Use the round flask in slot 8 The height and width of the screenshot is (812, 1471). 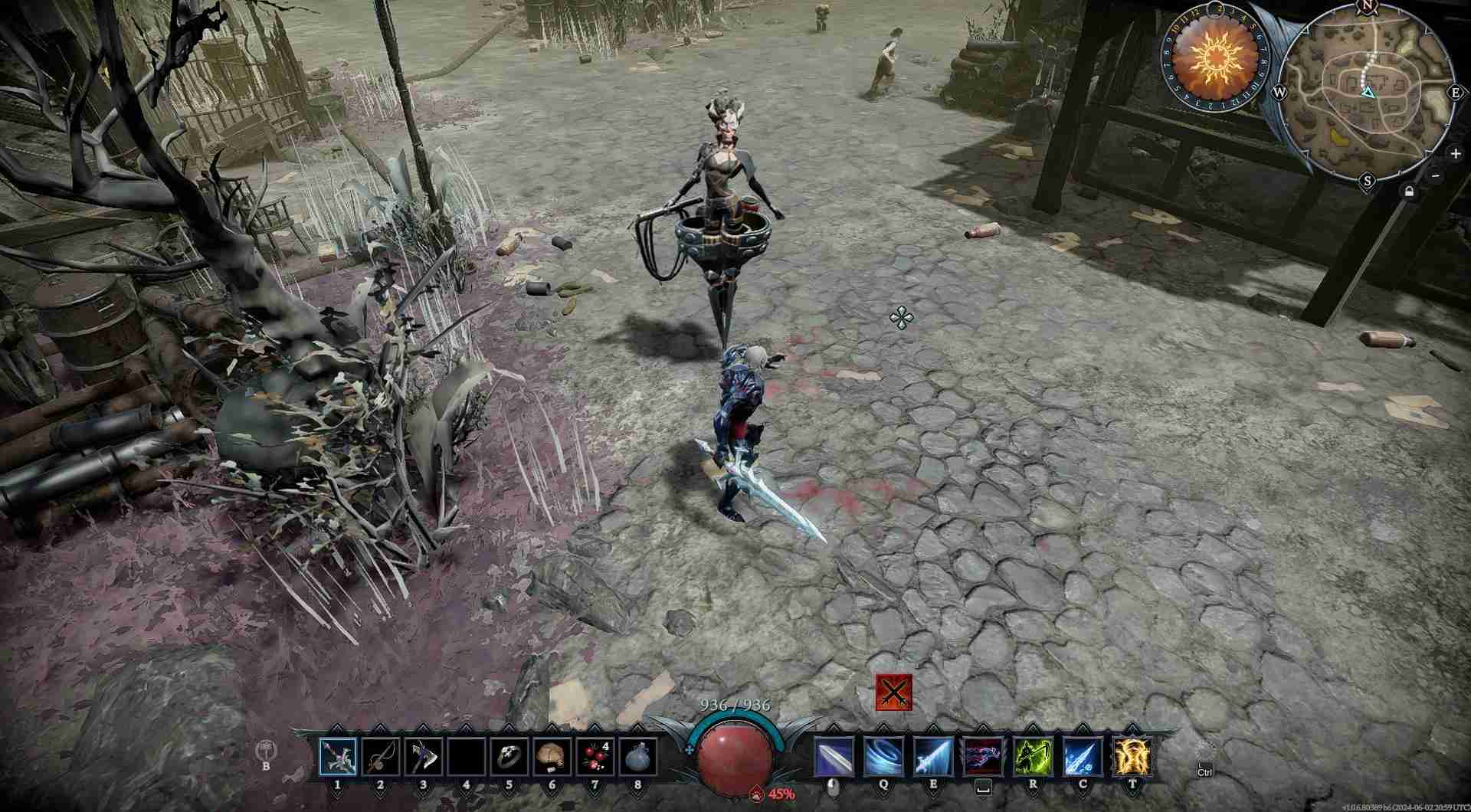click(x=638, y=757)
